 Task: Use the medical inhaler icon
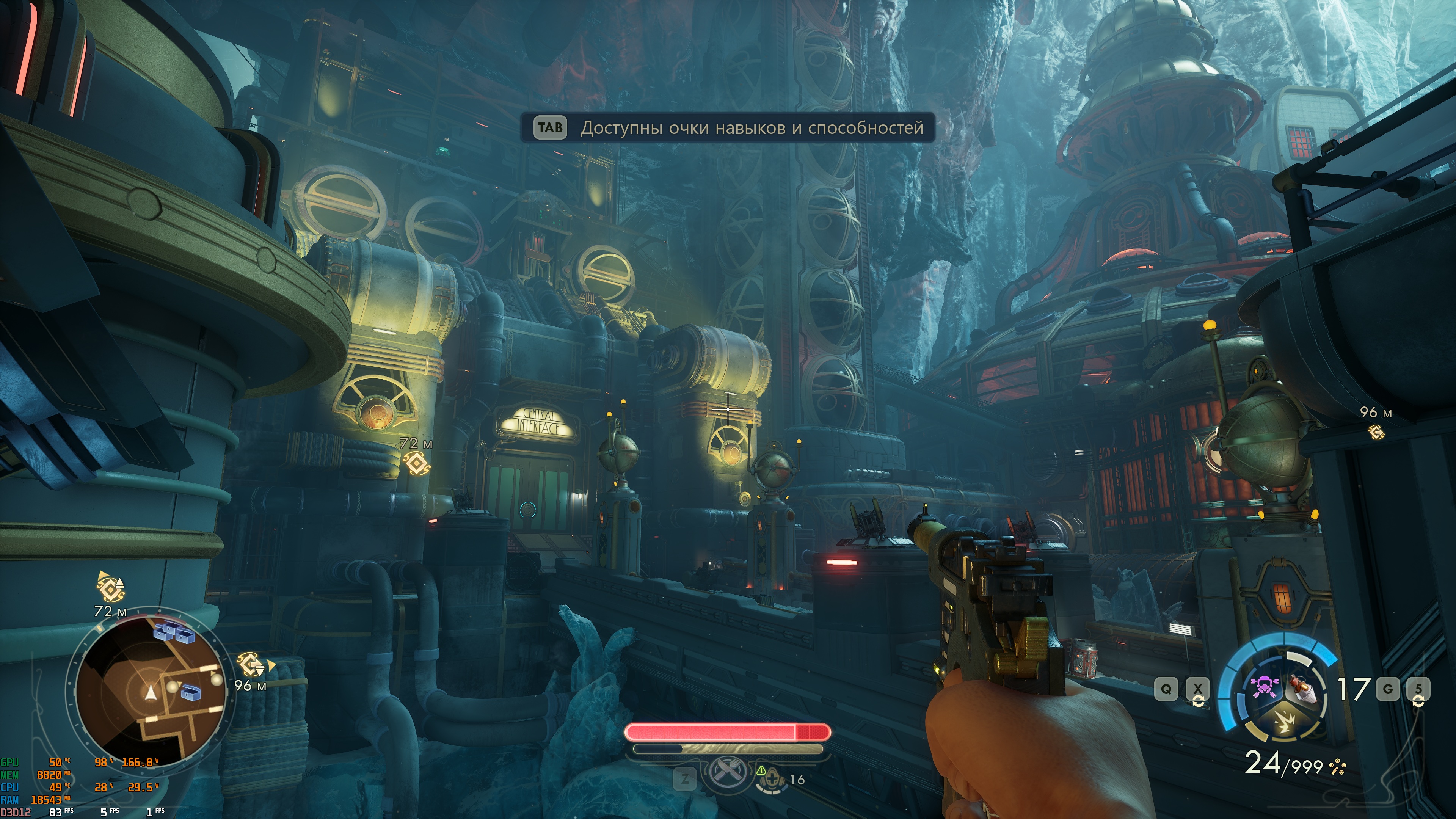[770, 780]
